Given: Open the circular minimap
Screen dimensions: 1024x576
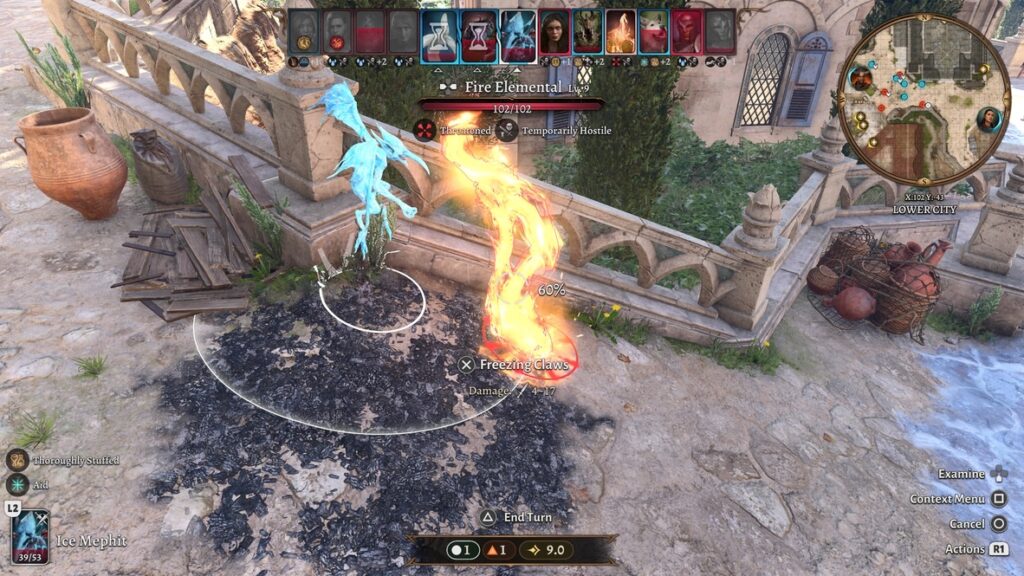Looking at the screenshot, I should 923,99.
